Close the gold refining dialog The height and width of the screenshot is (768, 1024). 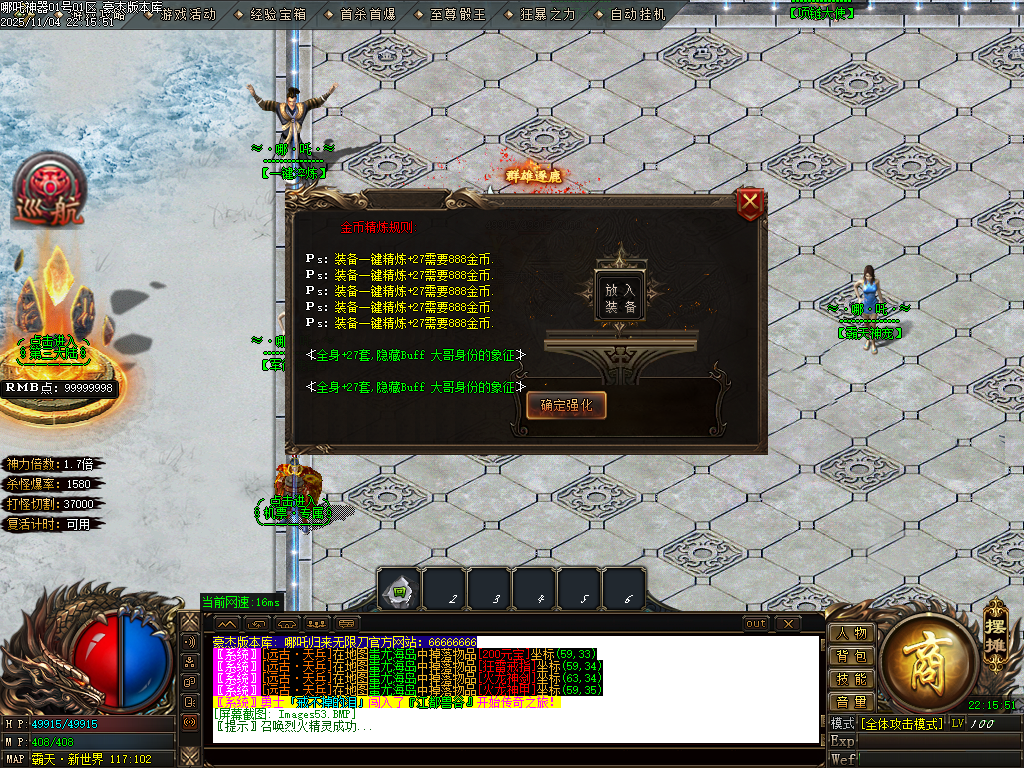[x=750, y=205]
